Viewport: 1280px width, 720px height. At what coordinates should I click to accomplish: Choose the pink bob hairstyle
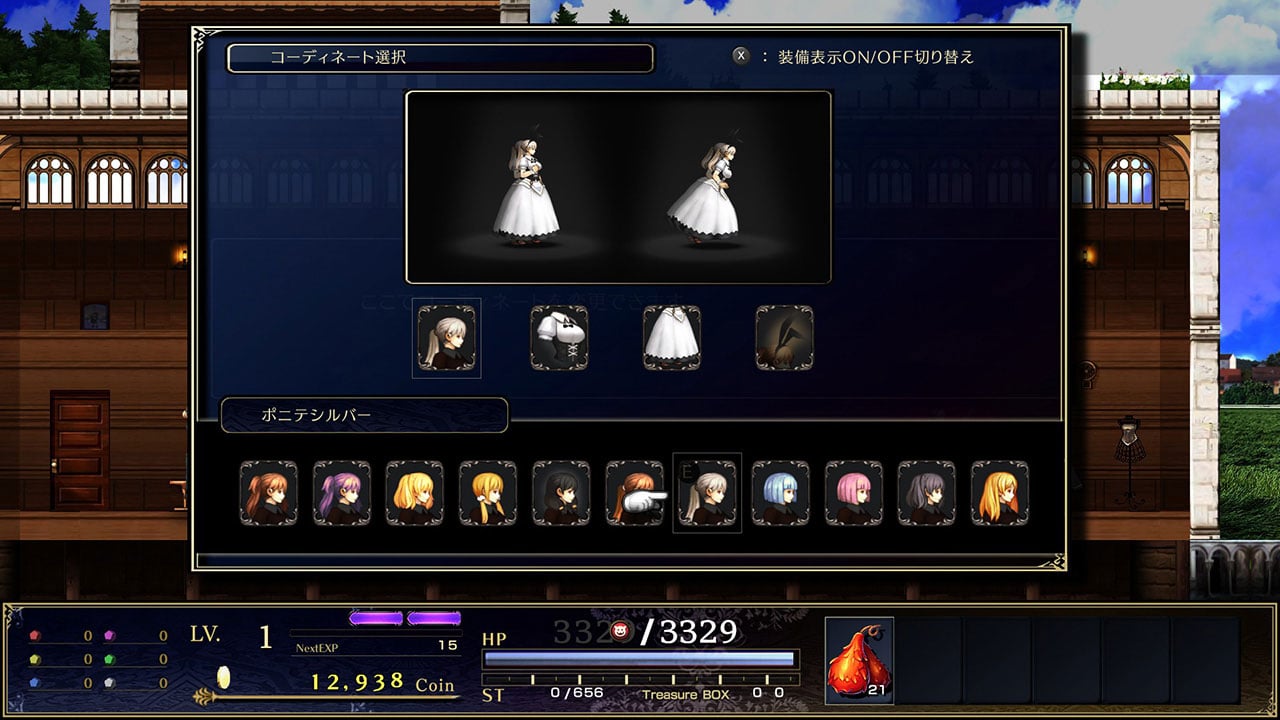pyautogui.click(x=853, y=493)
